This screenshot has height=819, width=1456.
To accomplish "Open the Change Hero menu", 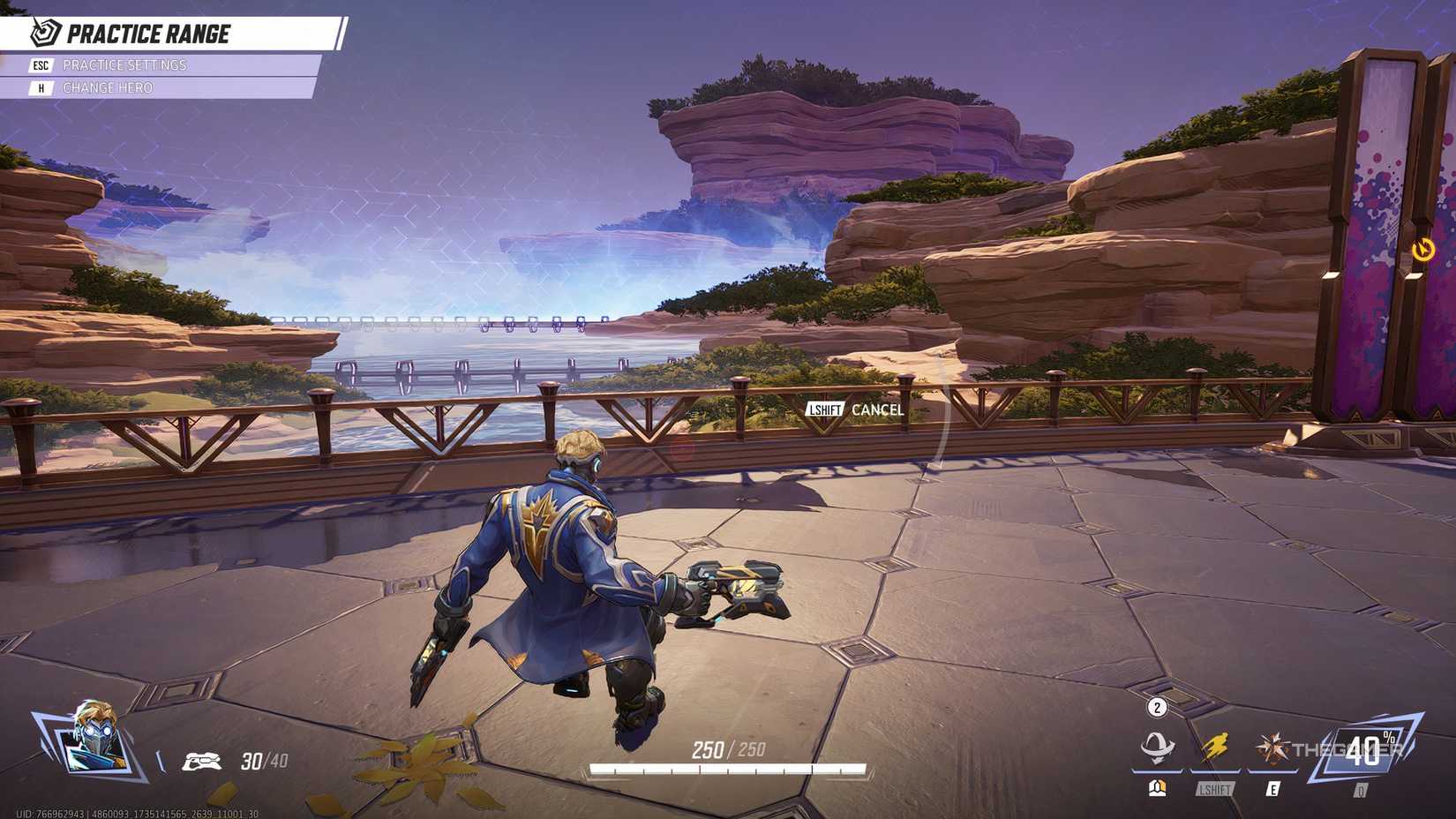I will [108, 87].
